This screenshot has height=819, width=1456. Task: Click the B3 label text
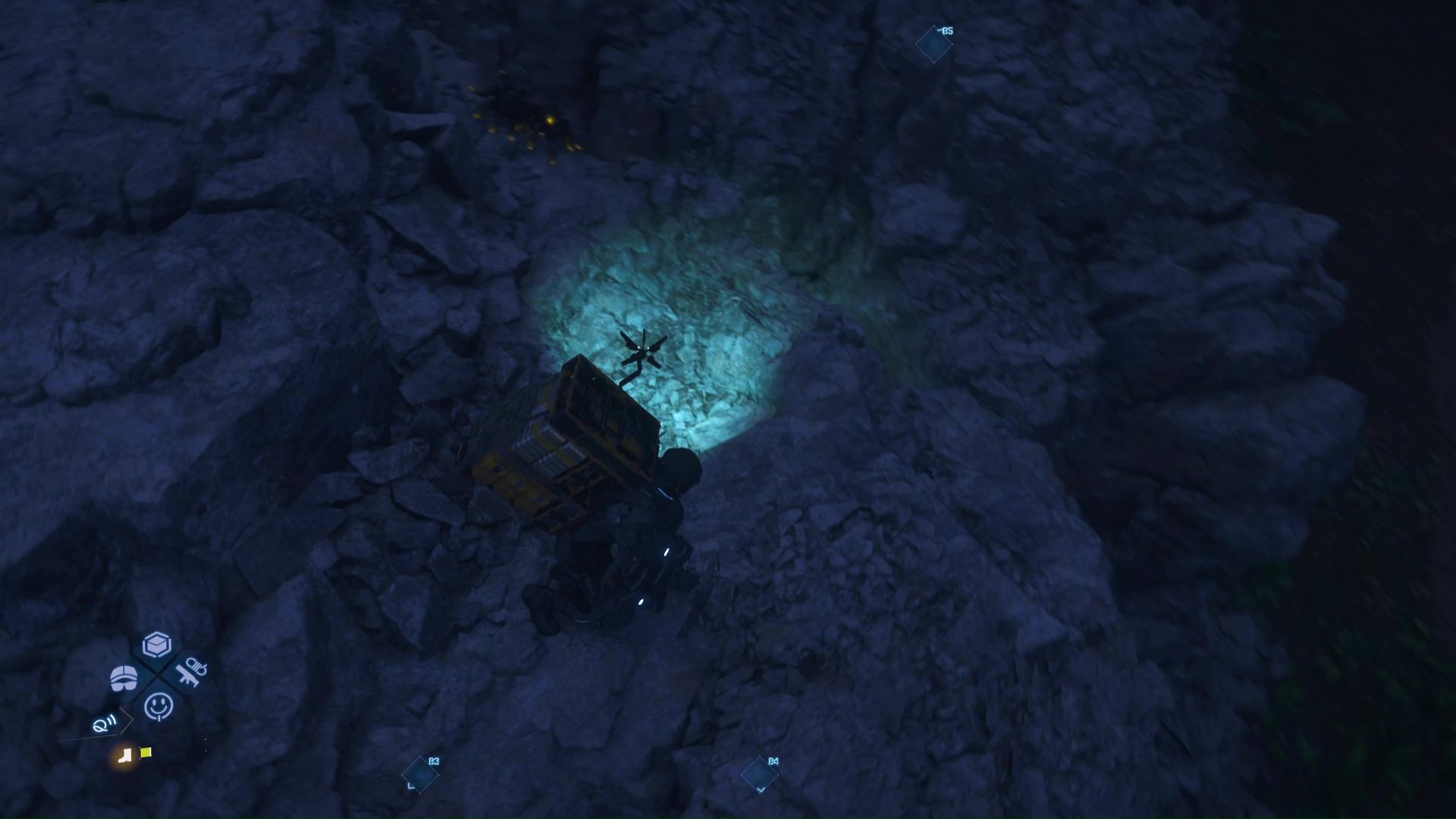[x=434, y=761]
